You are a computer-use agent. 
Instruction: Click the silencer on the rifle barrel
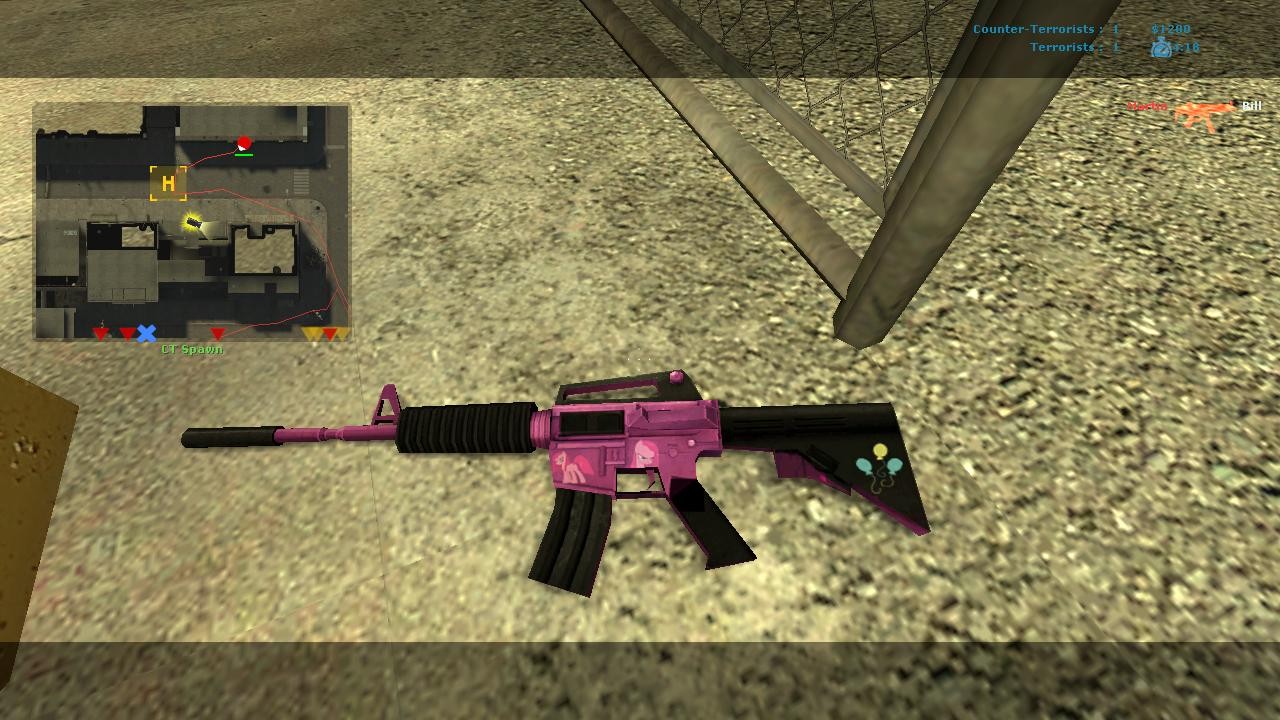[230, 438]
